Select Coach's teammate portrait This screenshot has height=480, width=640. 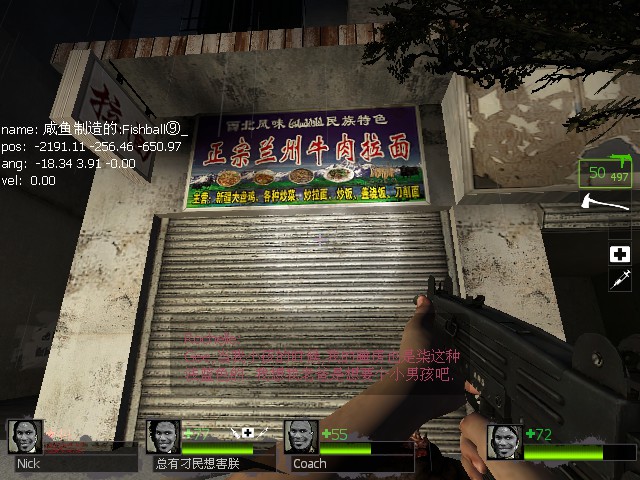pos(301,436)
